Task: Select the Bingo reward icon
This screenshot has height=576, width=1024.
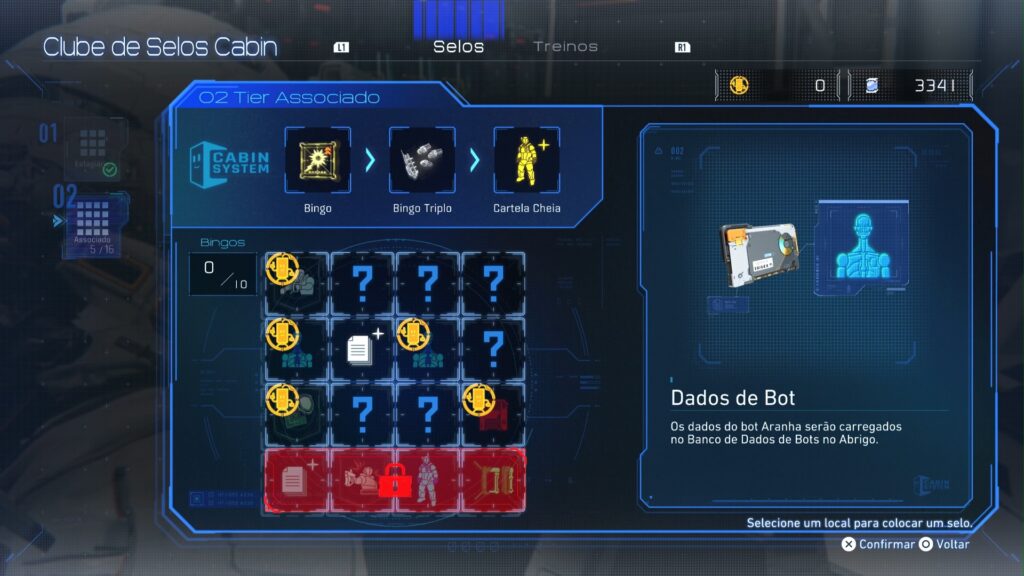Action: tap(317, 160)
